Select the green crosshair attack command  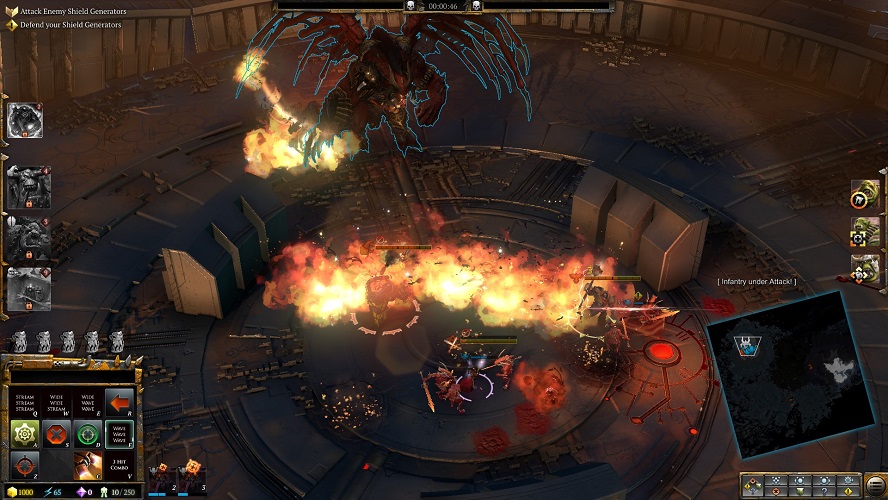pos(88,435)
